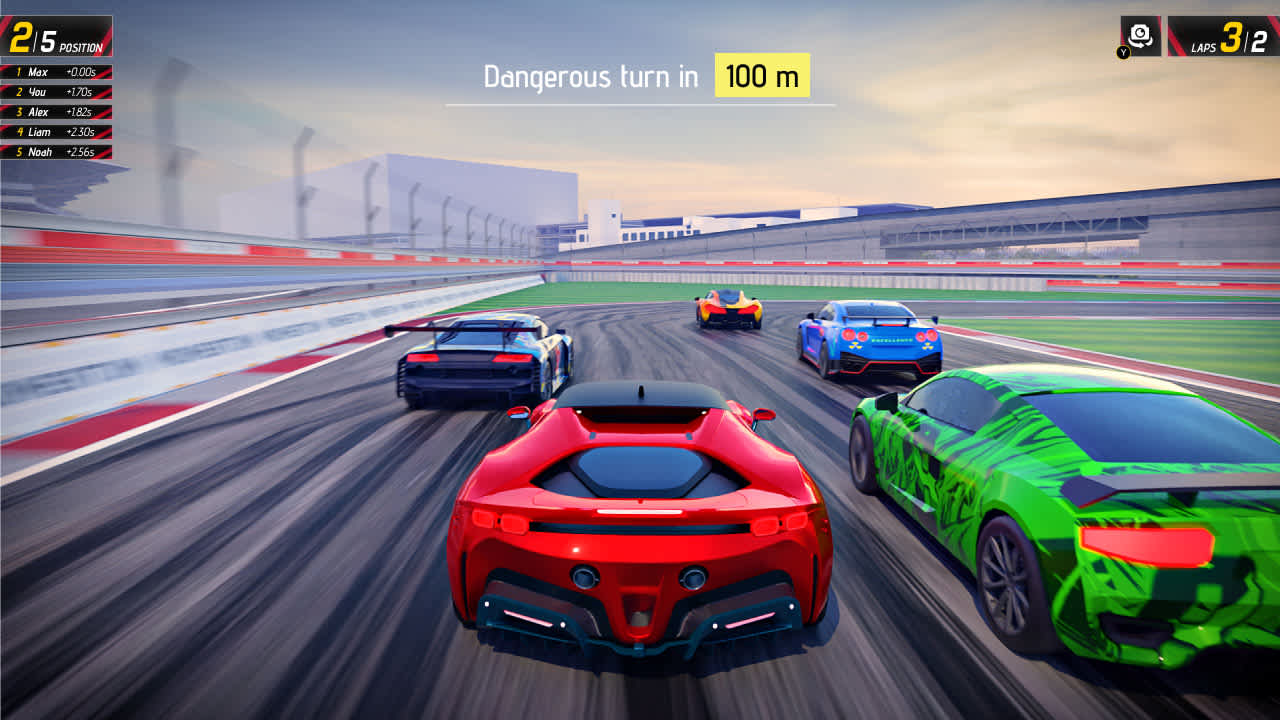Expand Max's leaderboard entry
The image size is (1280, 720).
click(x=55, y=72)
